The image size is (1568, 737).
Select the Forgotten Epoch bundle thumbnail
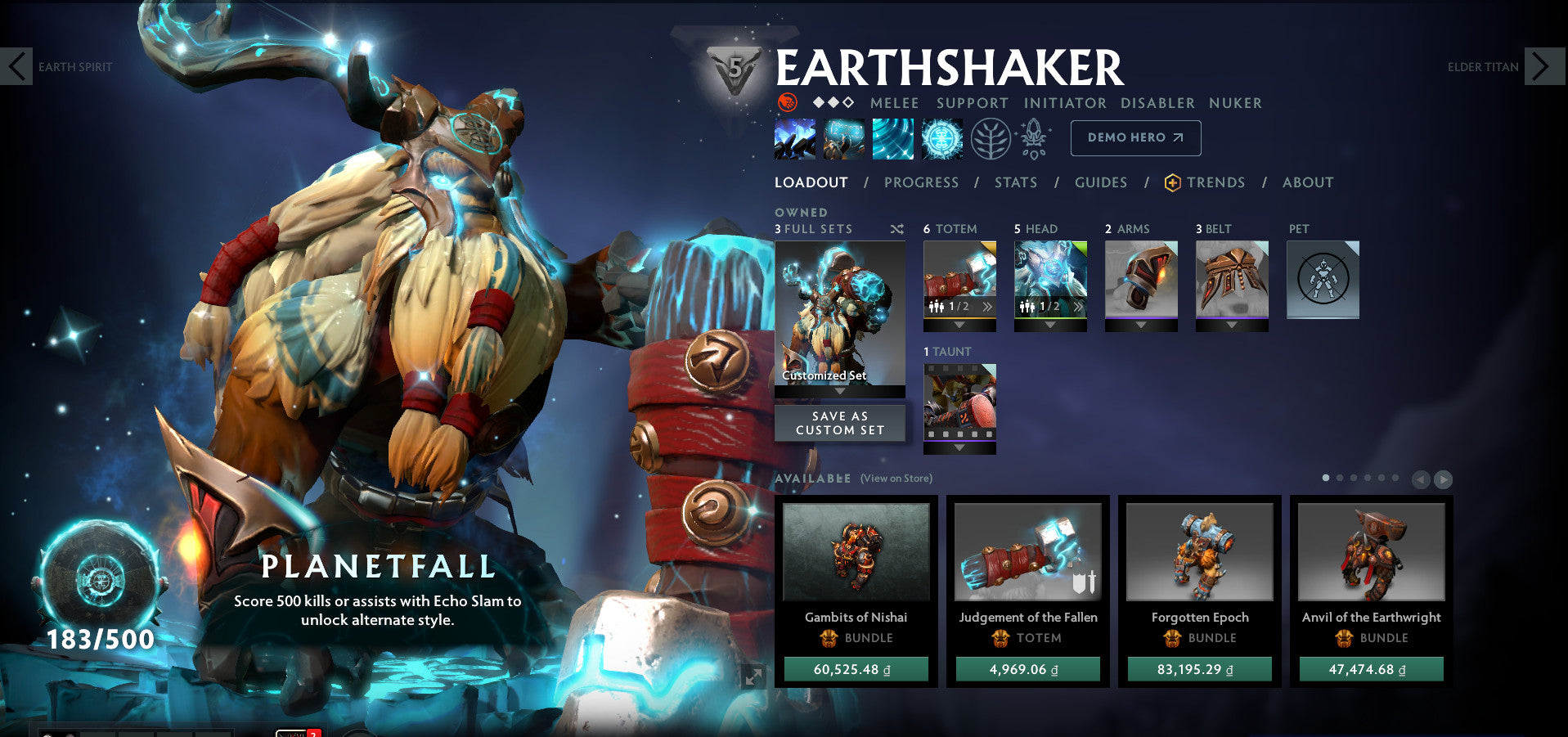pos(1198,553)
